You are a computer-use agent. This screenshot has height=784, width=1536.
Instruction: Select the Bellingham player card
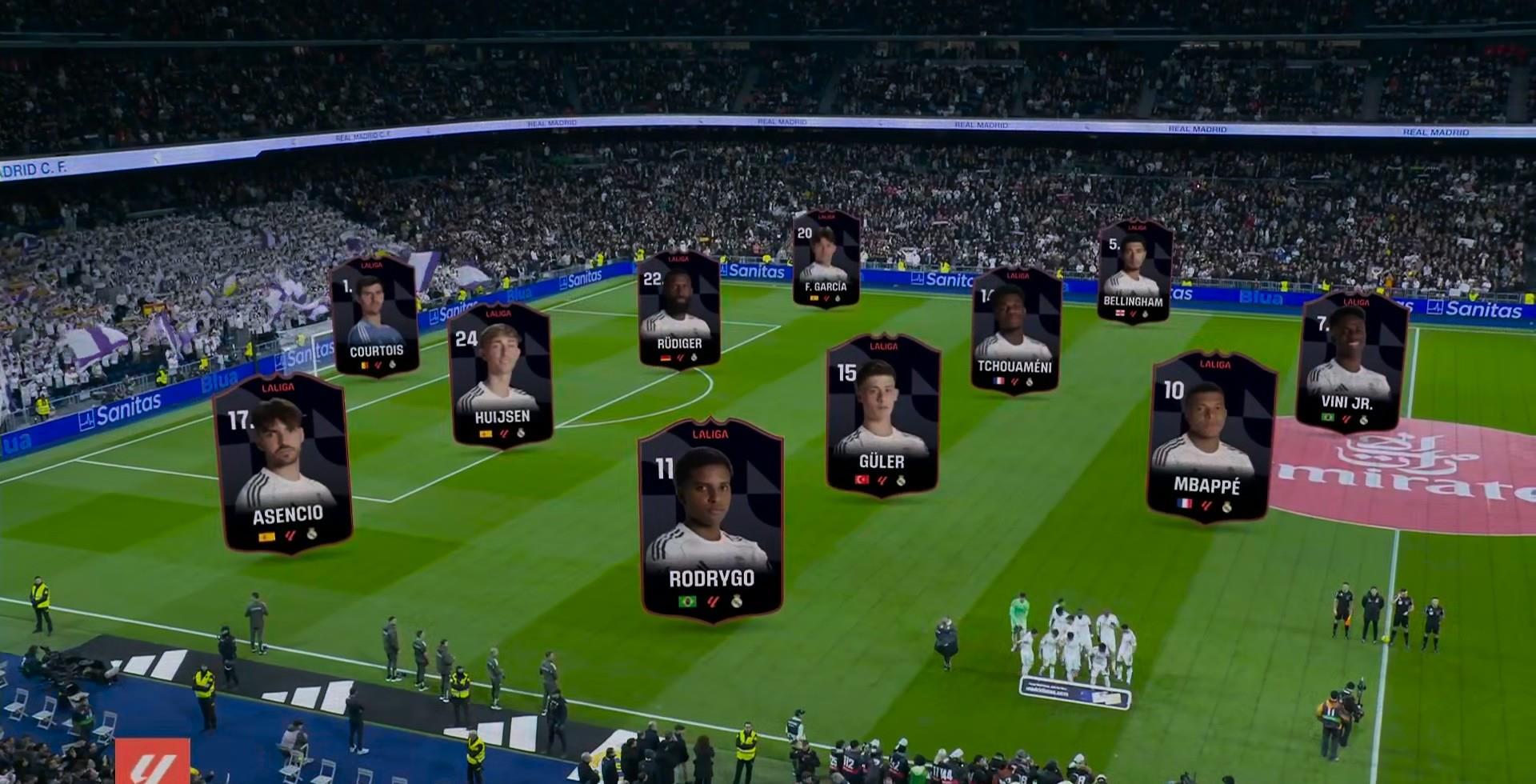pos(1134,272)
